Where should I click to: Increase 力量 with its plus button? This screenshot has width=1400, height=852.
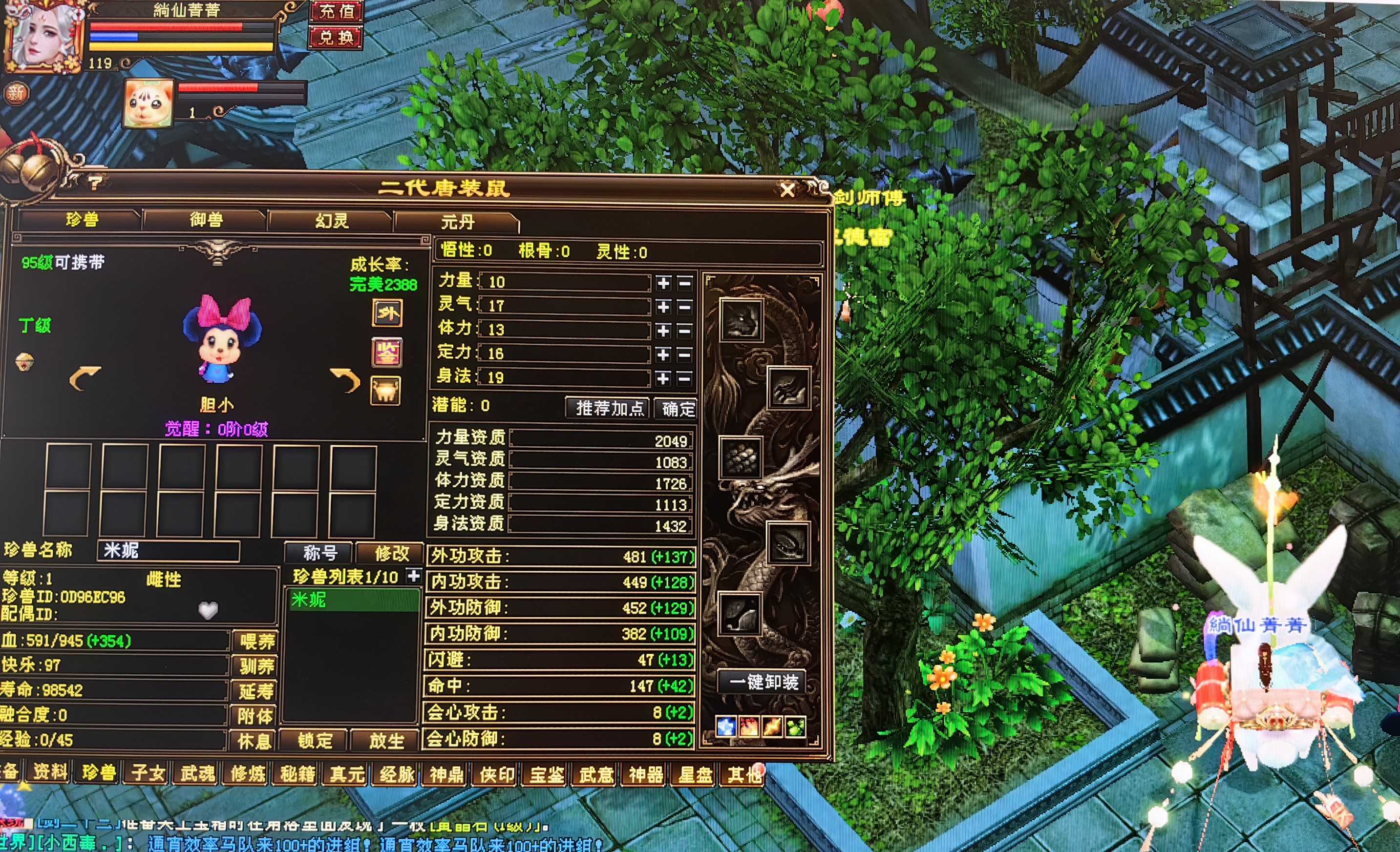click(663, 283)
